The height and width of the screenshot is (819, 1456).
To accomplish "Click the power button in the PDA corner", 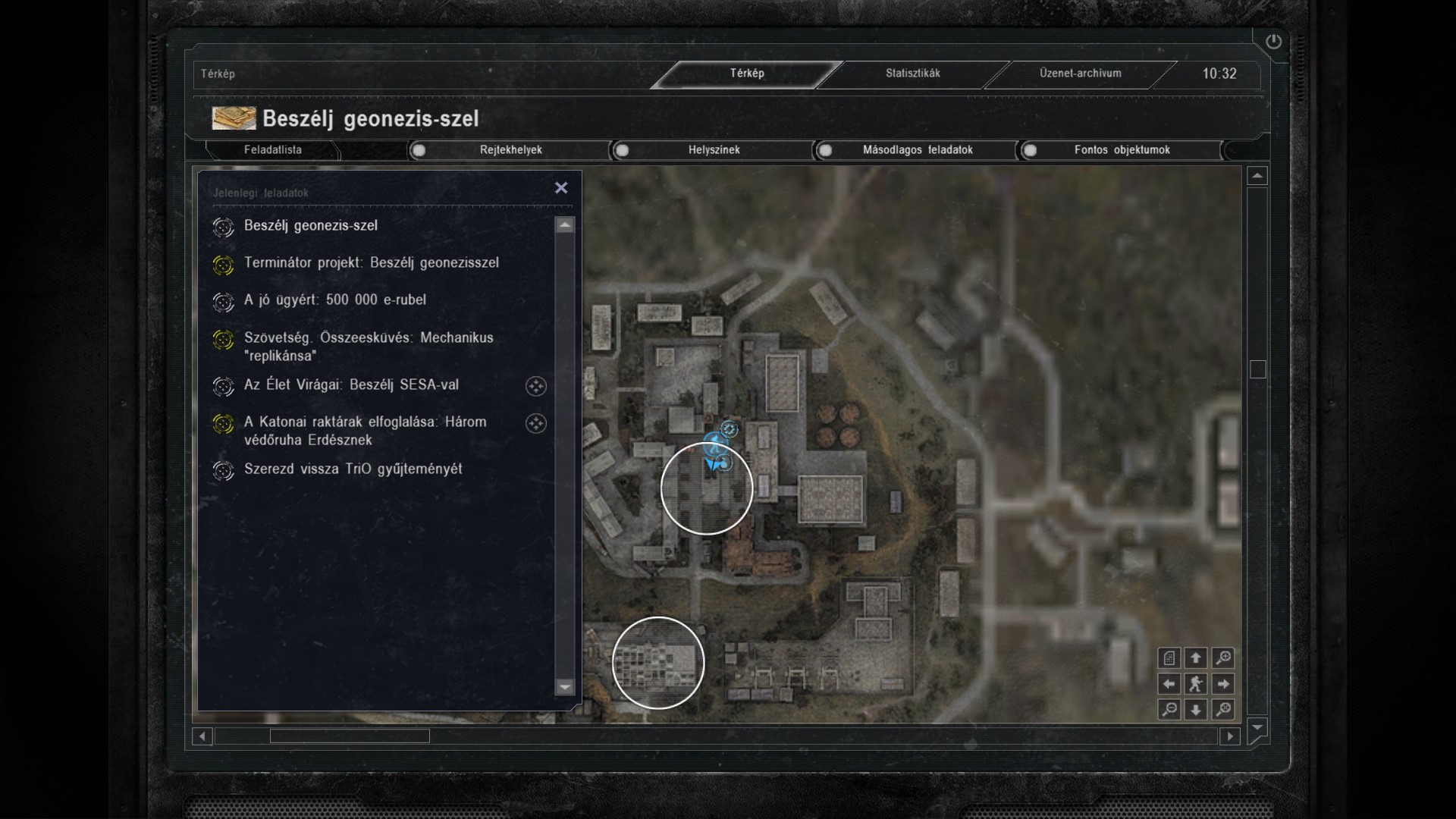I will coord(1273,42).
